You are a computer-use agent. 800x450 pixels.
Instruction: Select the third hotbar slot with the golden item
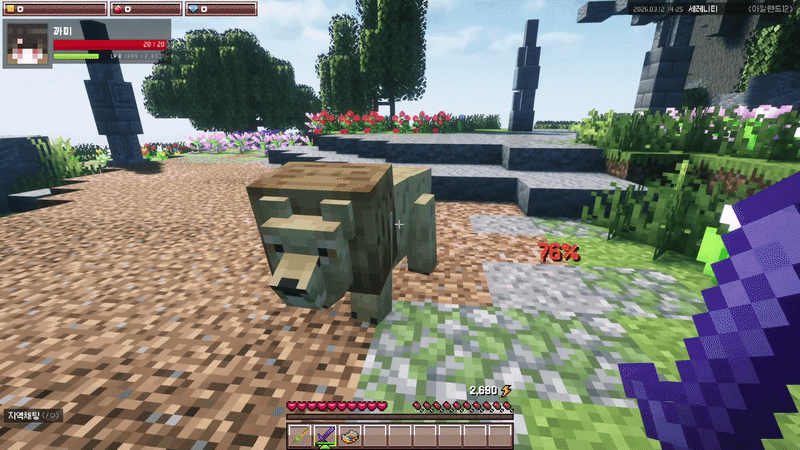pos(350,435)
